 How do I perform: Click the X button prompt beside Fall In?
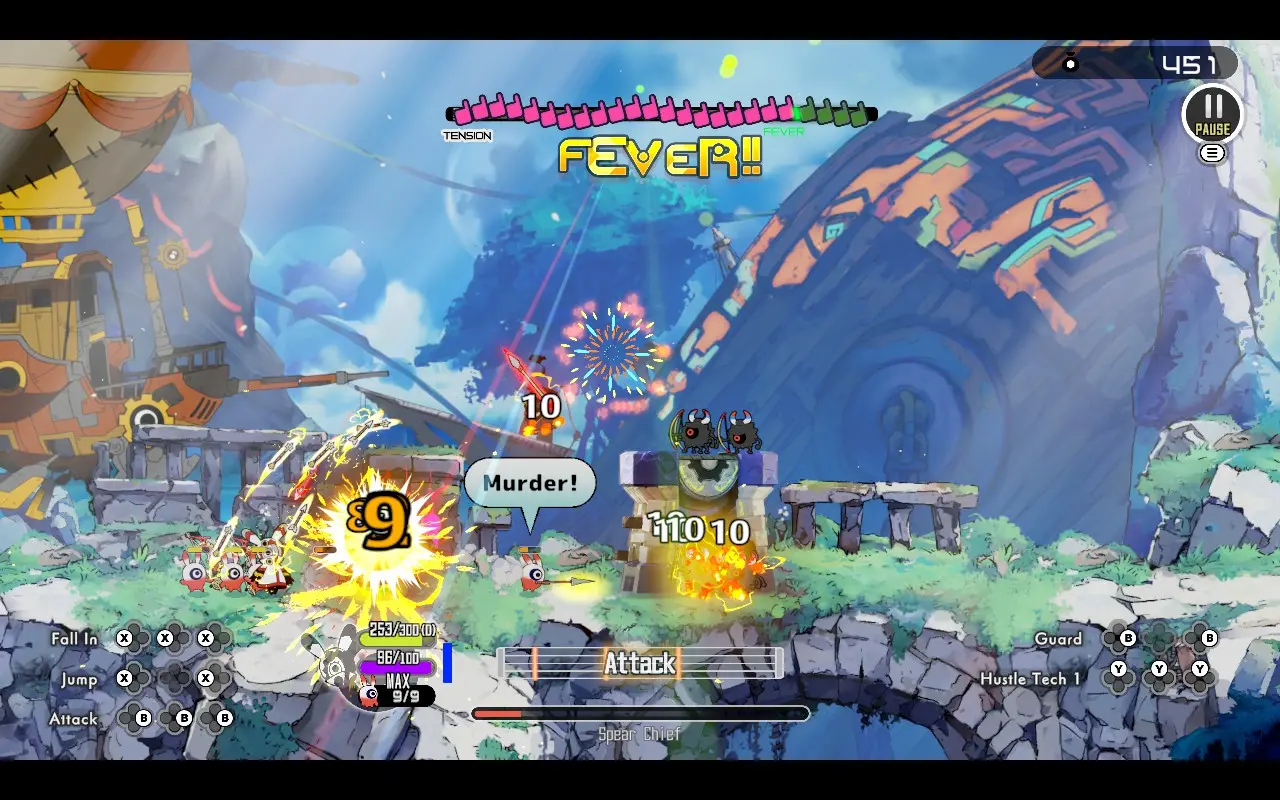[x=122, y=638]
